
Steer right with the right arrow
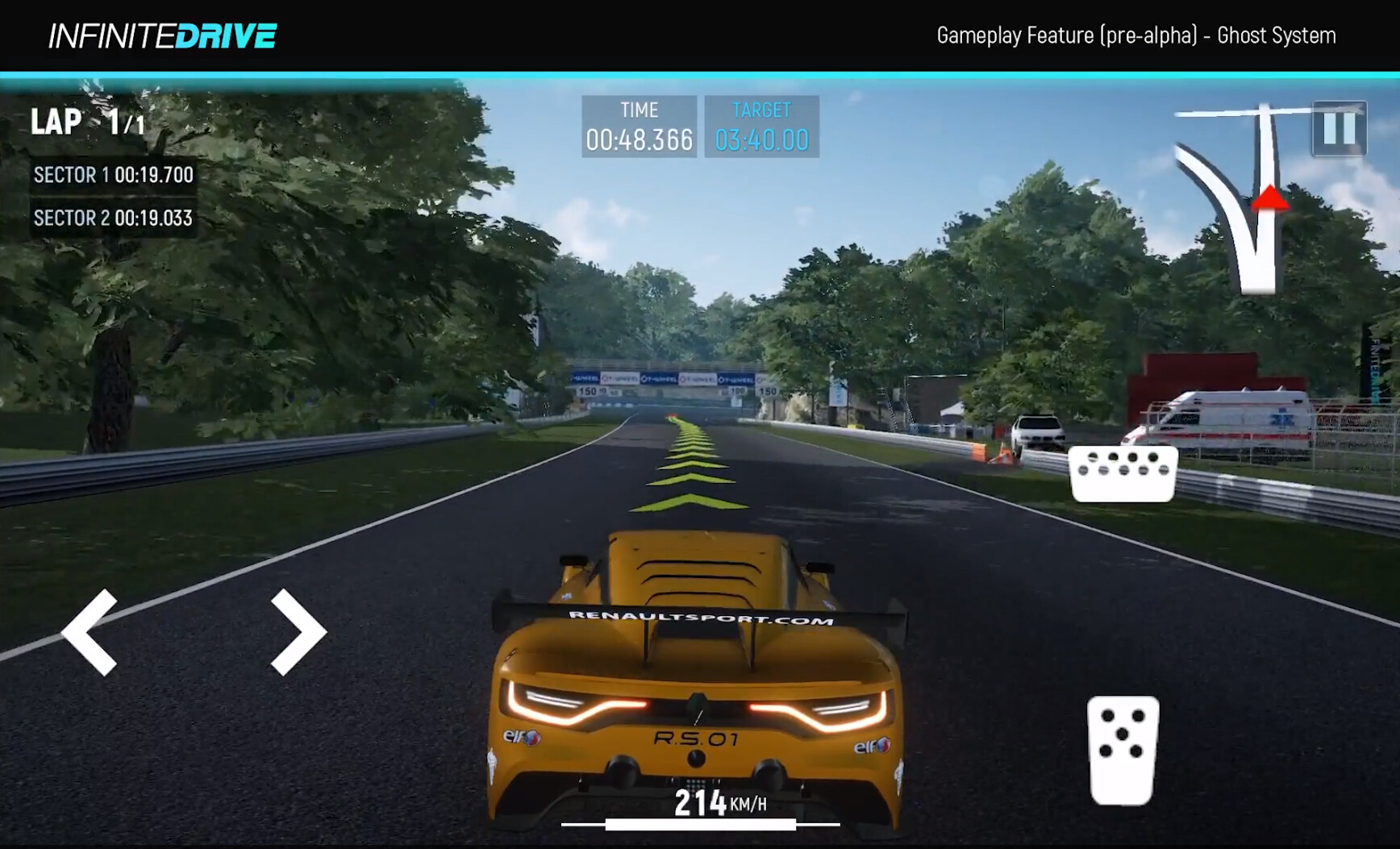pos(297,631)
